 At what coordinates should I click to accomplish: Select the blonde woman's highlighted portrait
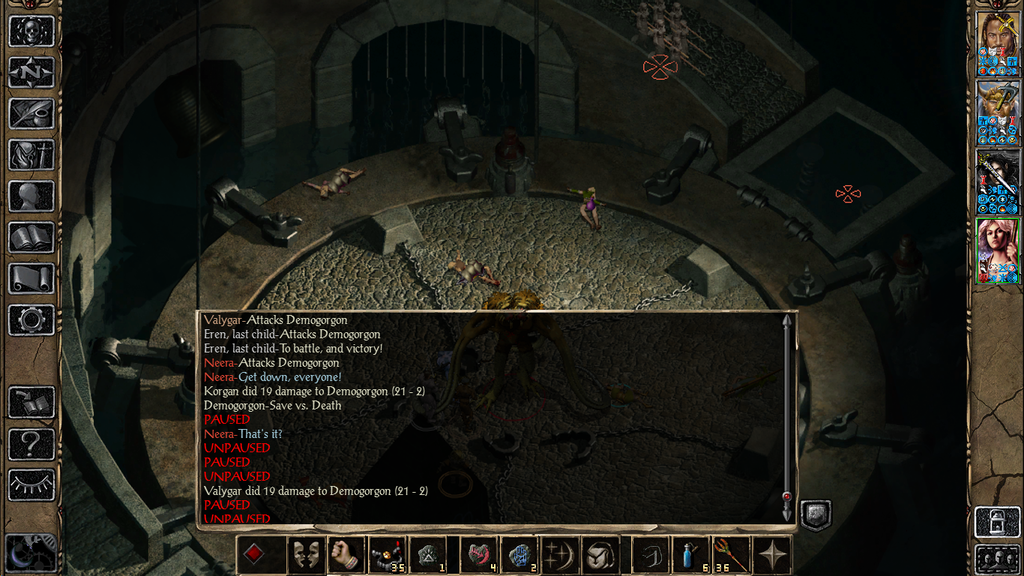tap(997, 250)
